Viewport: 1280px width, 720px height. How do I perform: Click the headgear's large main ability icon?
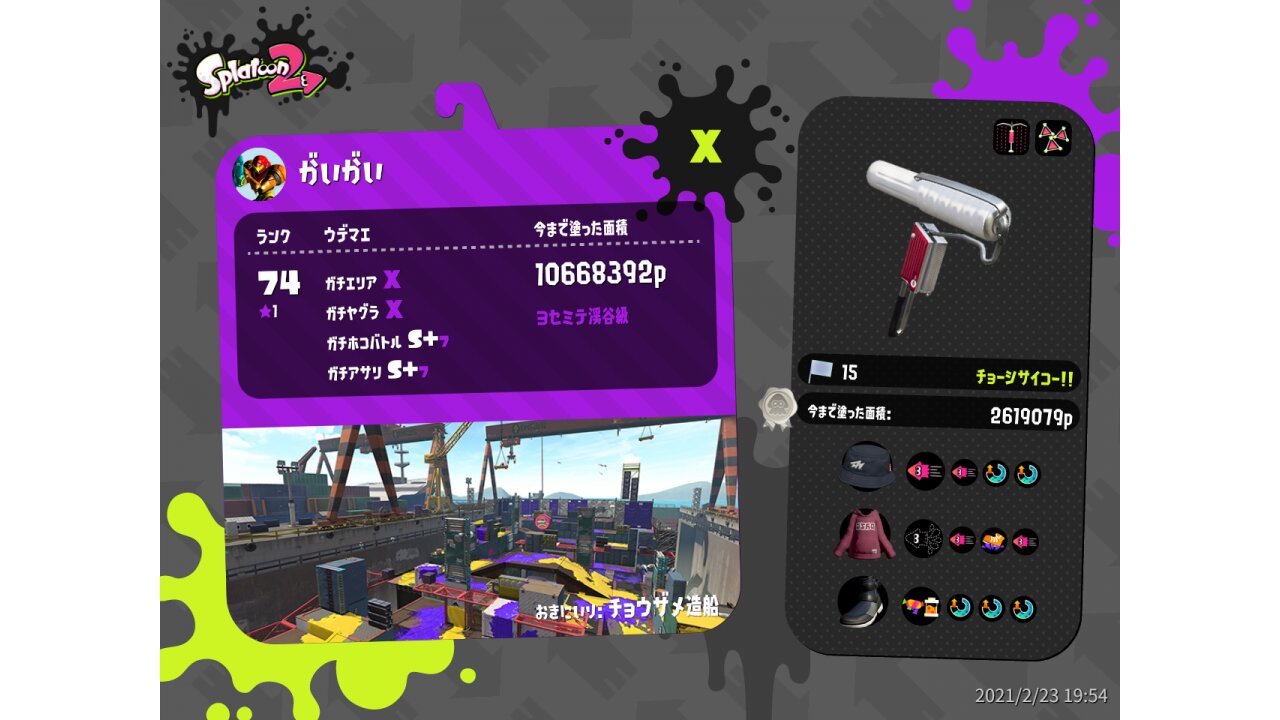click(925, 471)
